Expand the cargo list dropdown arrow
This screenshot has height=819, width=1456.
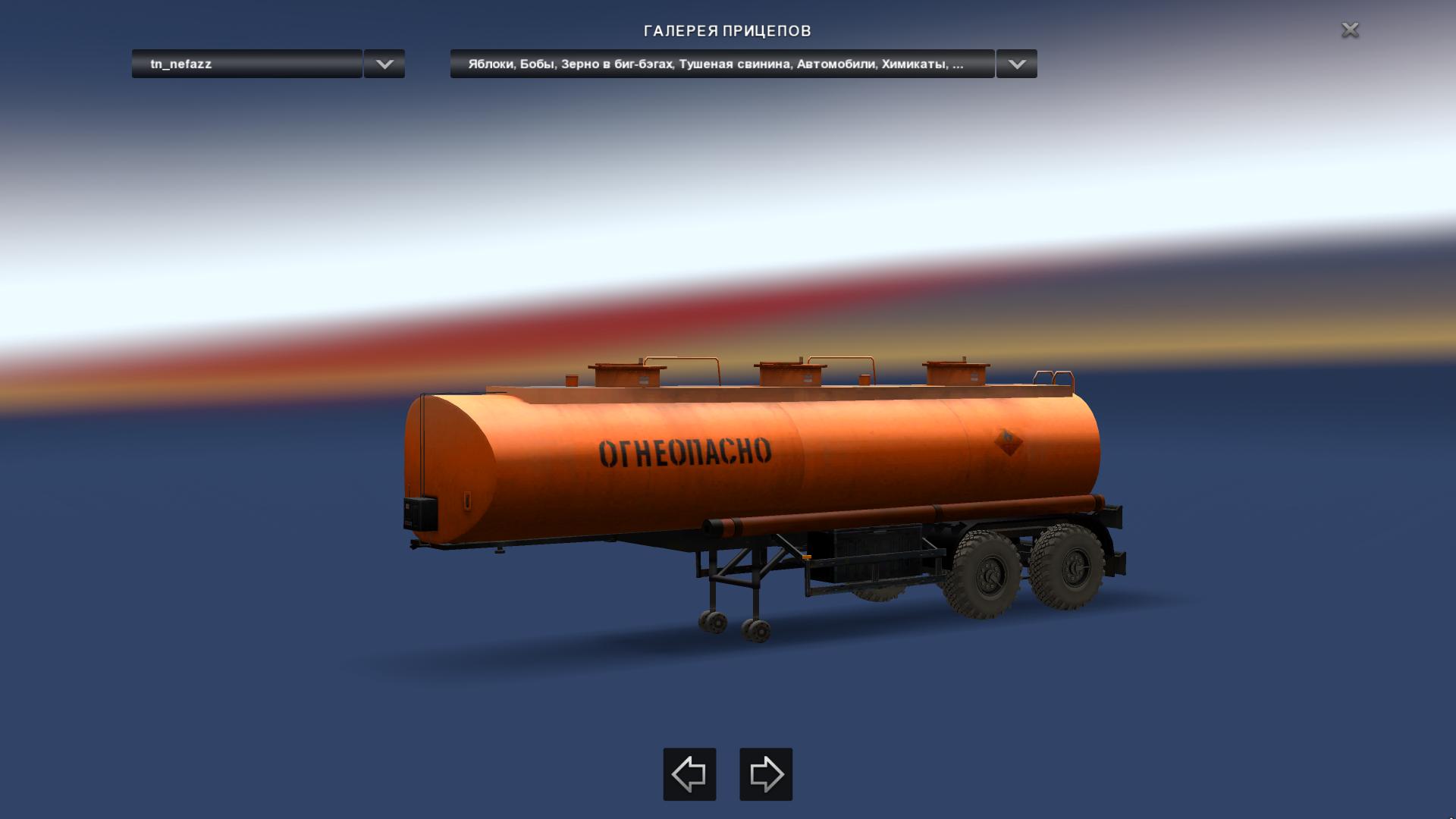point(1017,64)
